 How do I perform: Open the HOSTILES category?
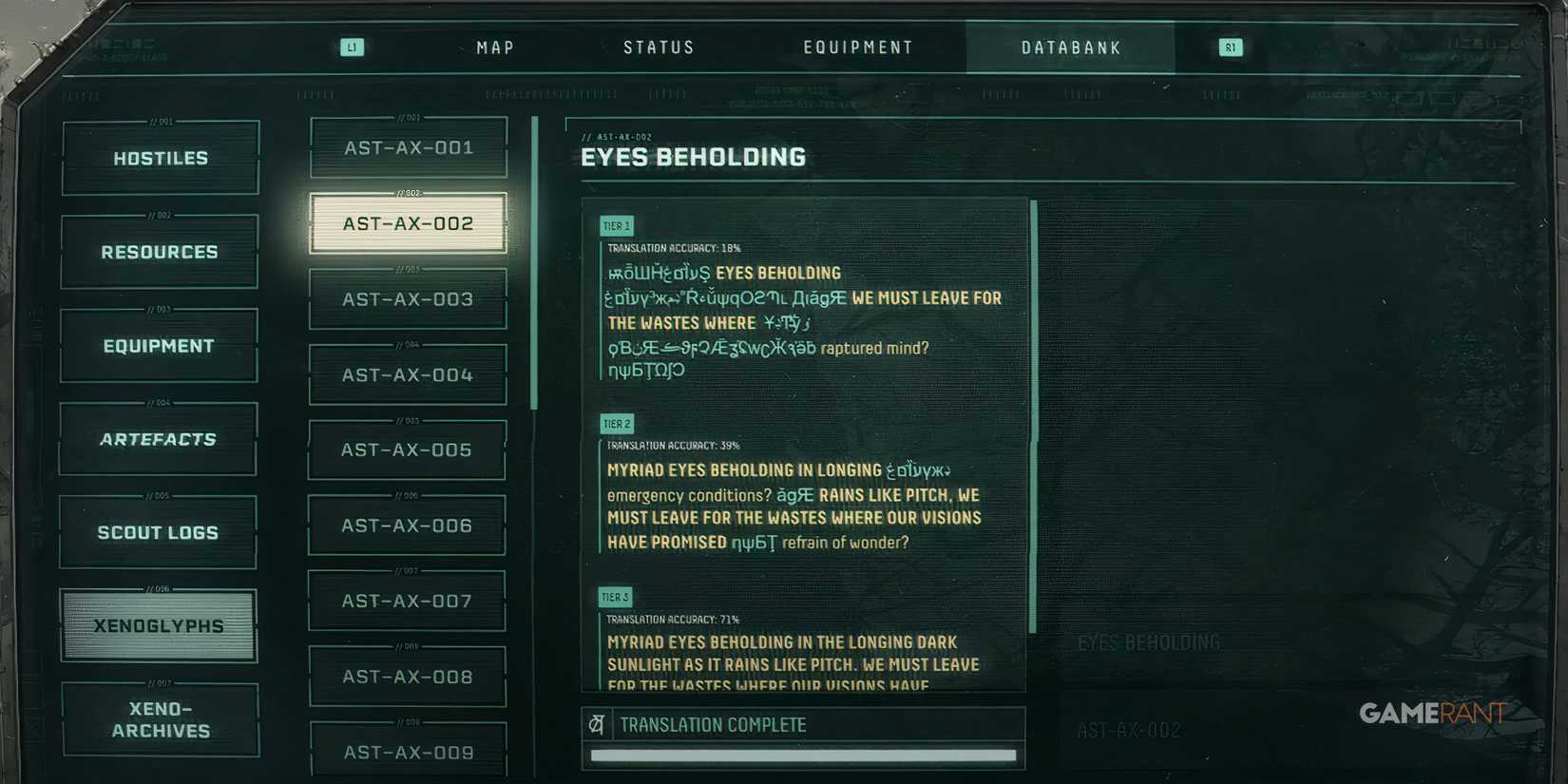pyautogui.click(x=160, y=158)
